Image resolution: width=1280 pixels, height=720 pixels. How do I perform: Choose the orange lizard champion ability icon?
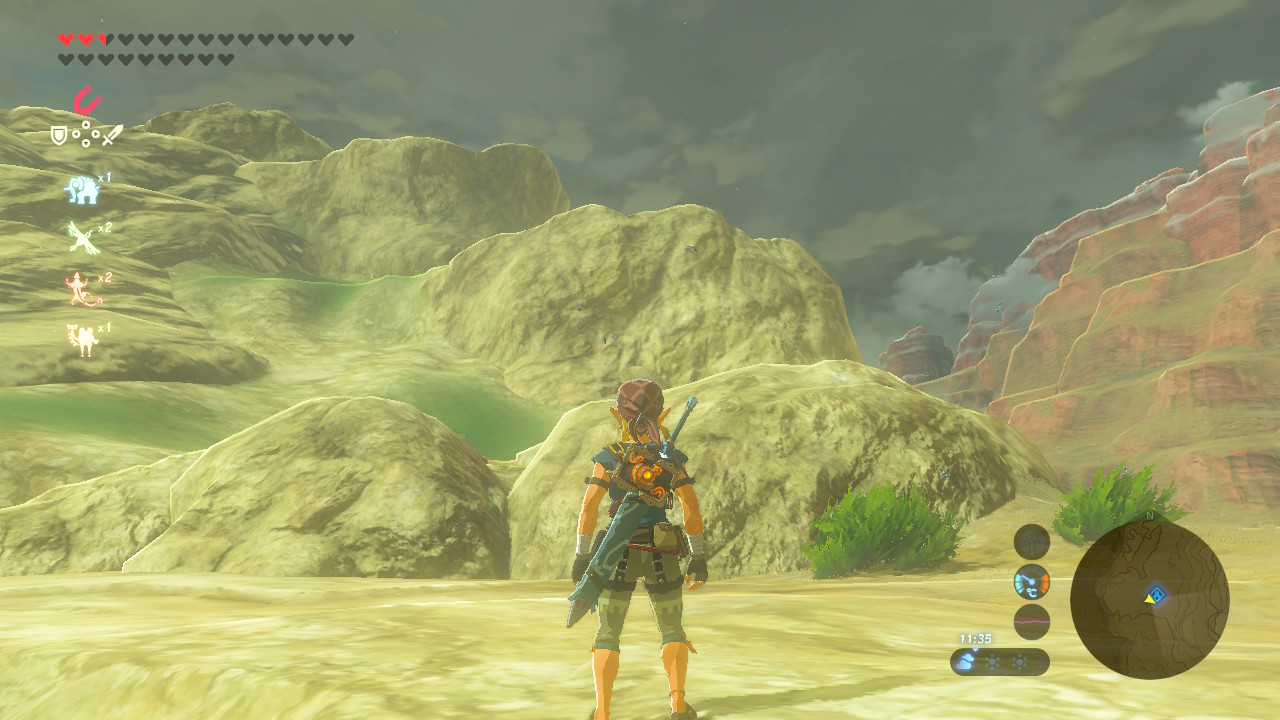82,289
